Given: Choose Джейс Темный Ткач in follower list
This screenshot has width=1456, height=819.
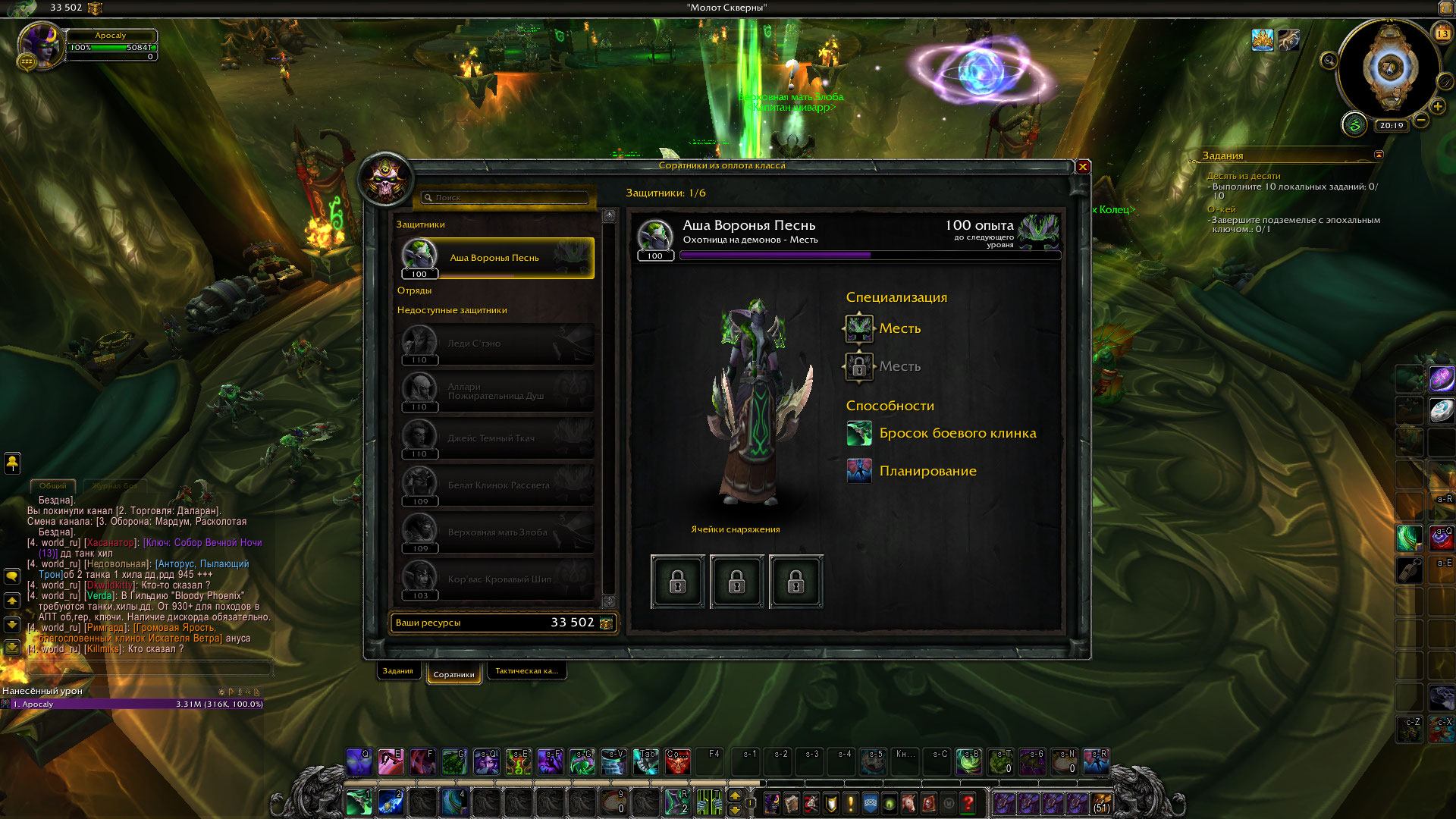Looking at the screenshot, I should (494, 438).
